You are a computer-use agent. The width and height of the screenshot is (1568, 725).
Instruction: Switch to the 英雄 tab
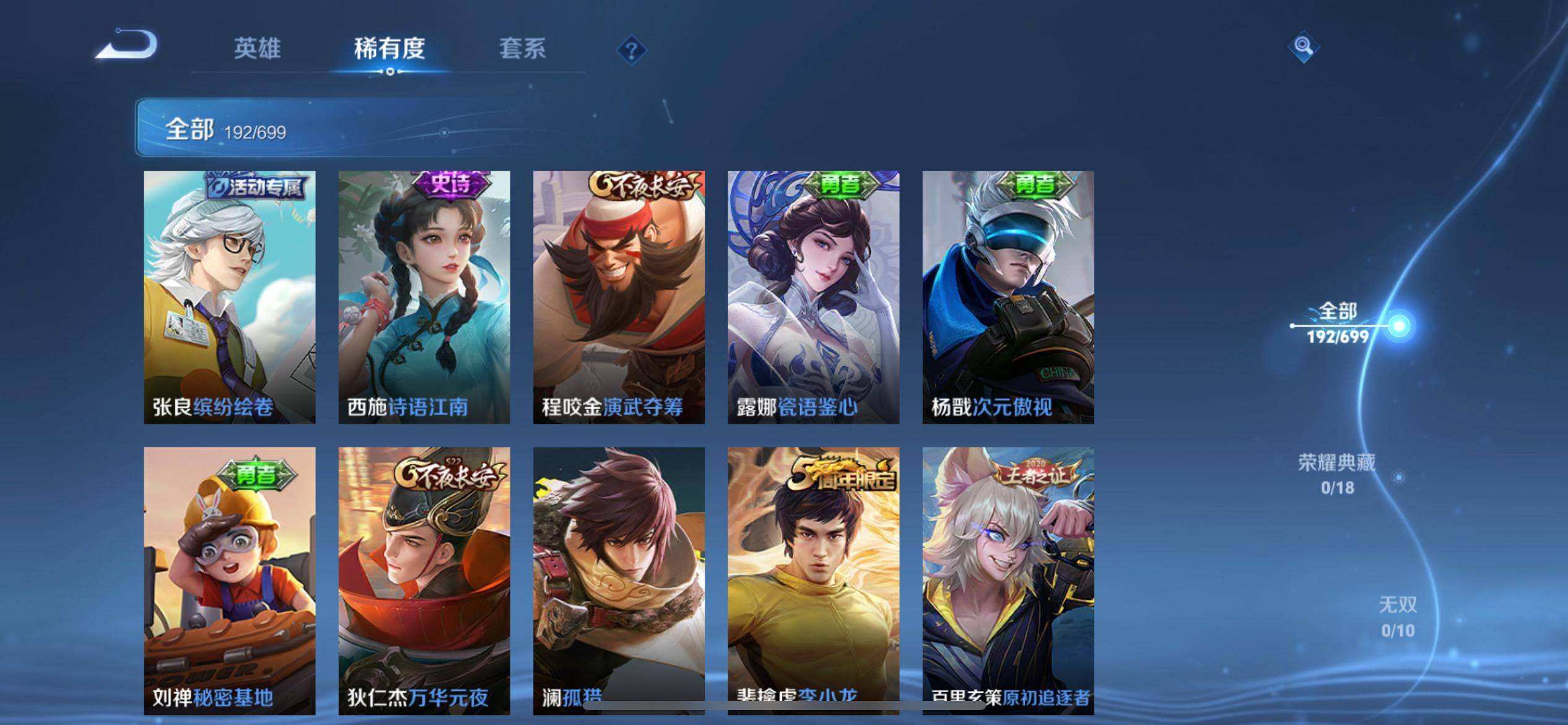click(257, 48)
